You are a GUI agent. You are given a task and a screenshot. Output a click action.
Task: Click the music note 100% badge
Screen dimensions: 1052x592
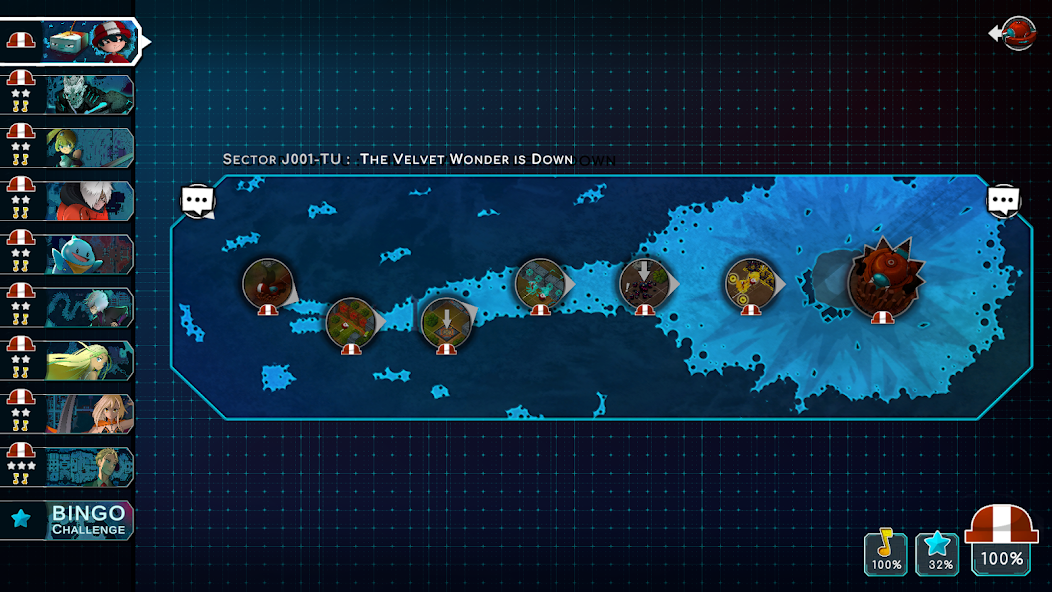tap(885, 553)
